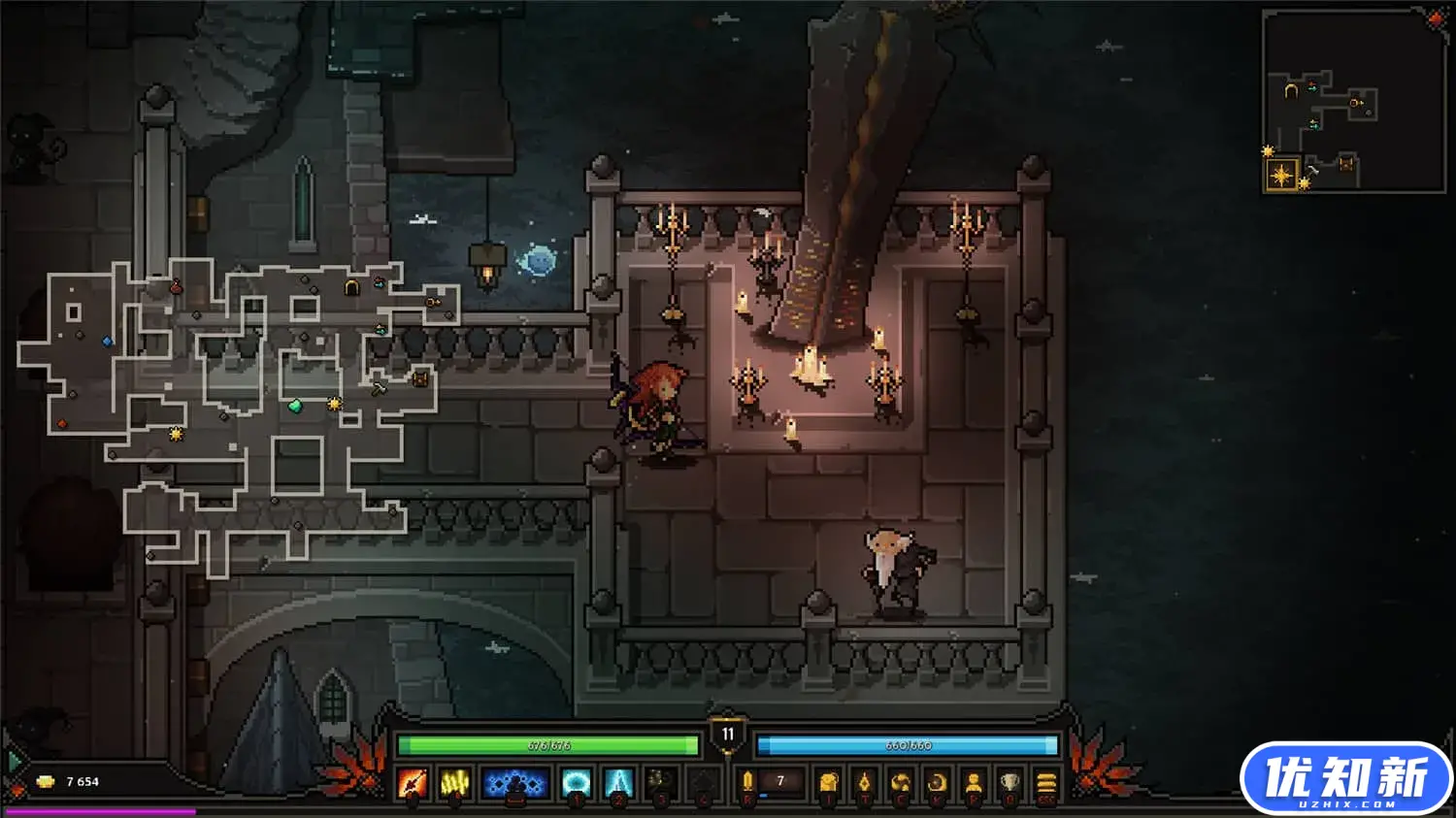
Task: Open the golden diamond talent icon
Action: [x=864, y=782]
